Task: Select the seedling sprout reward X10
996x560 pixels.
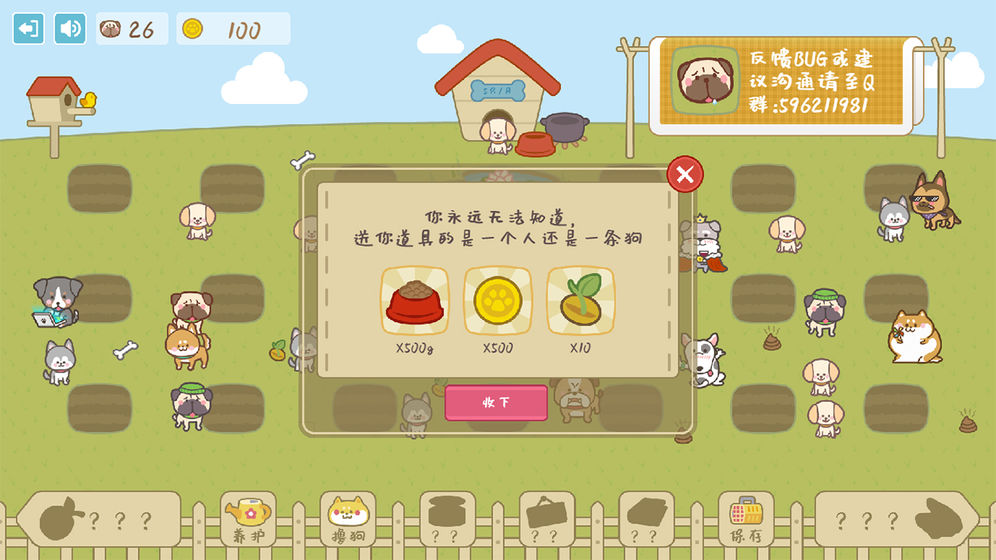Action: [x=580, y=300]
